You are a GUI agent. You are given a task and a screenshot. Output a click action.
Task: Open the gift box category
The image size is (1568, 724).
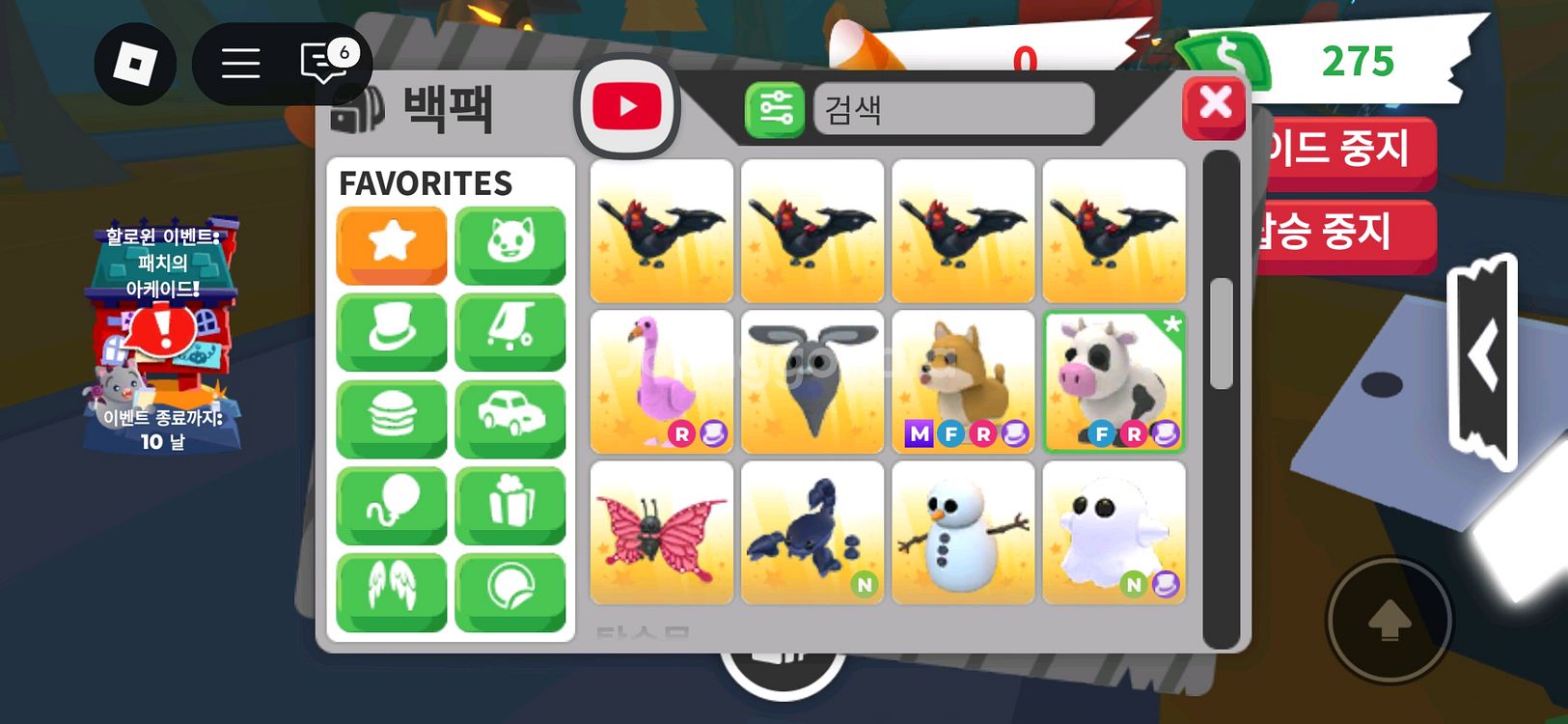[509, 505]
